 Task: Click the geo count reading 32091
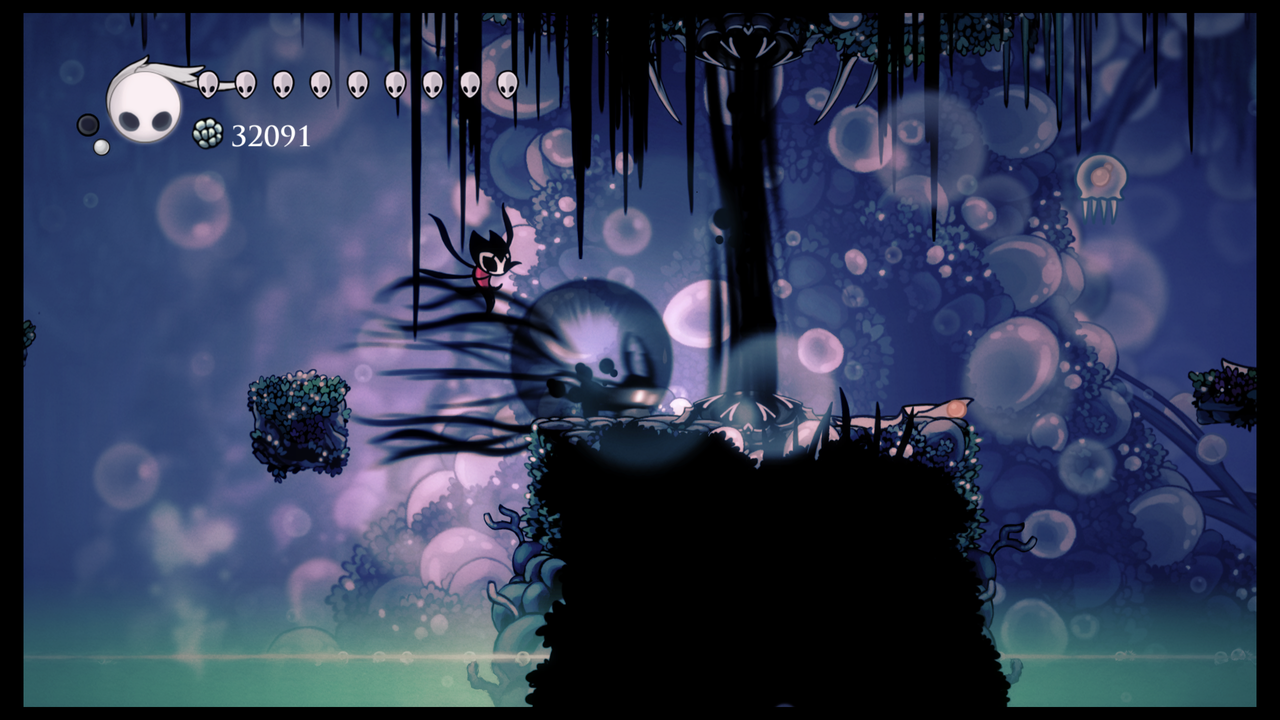(272, 133)
